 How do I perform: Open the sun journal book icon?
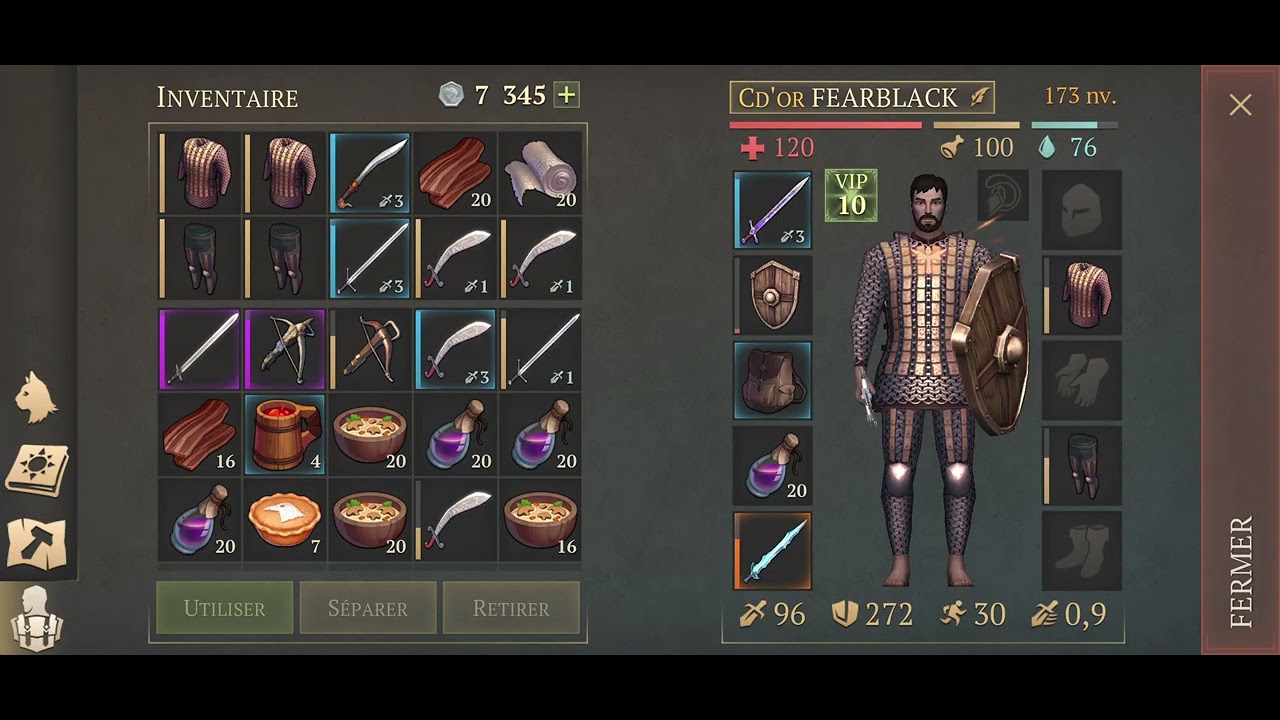37,468
